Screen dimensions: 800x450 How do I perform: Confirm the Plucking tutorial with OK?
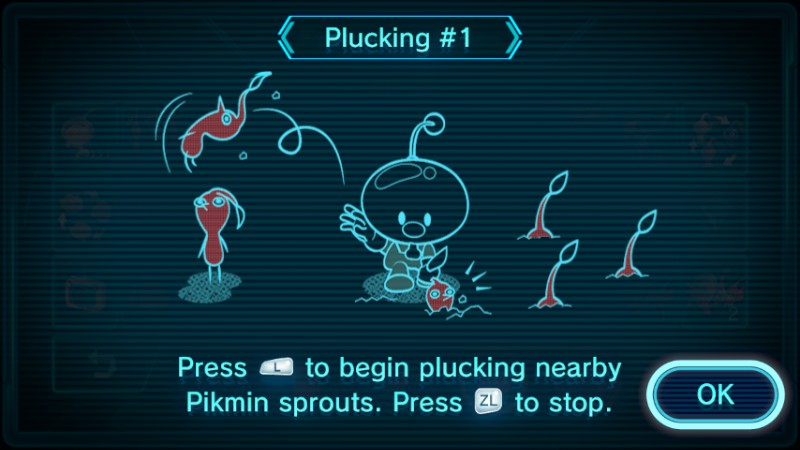pyautogui.click(x=714, y=394)
